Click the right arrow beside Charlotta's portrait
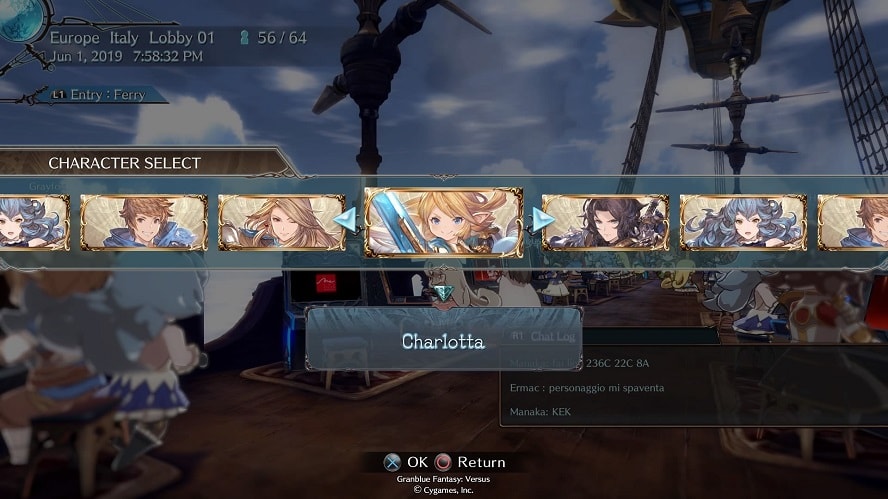This screenshot has height=499, width=888. coord(541,220)
